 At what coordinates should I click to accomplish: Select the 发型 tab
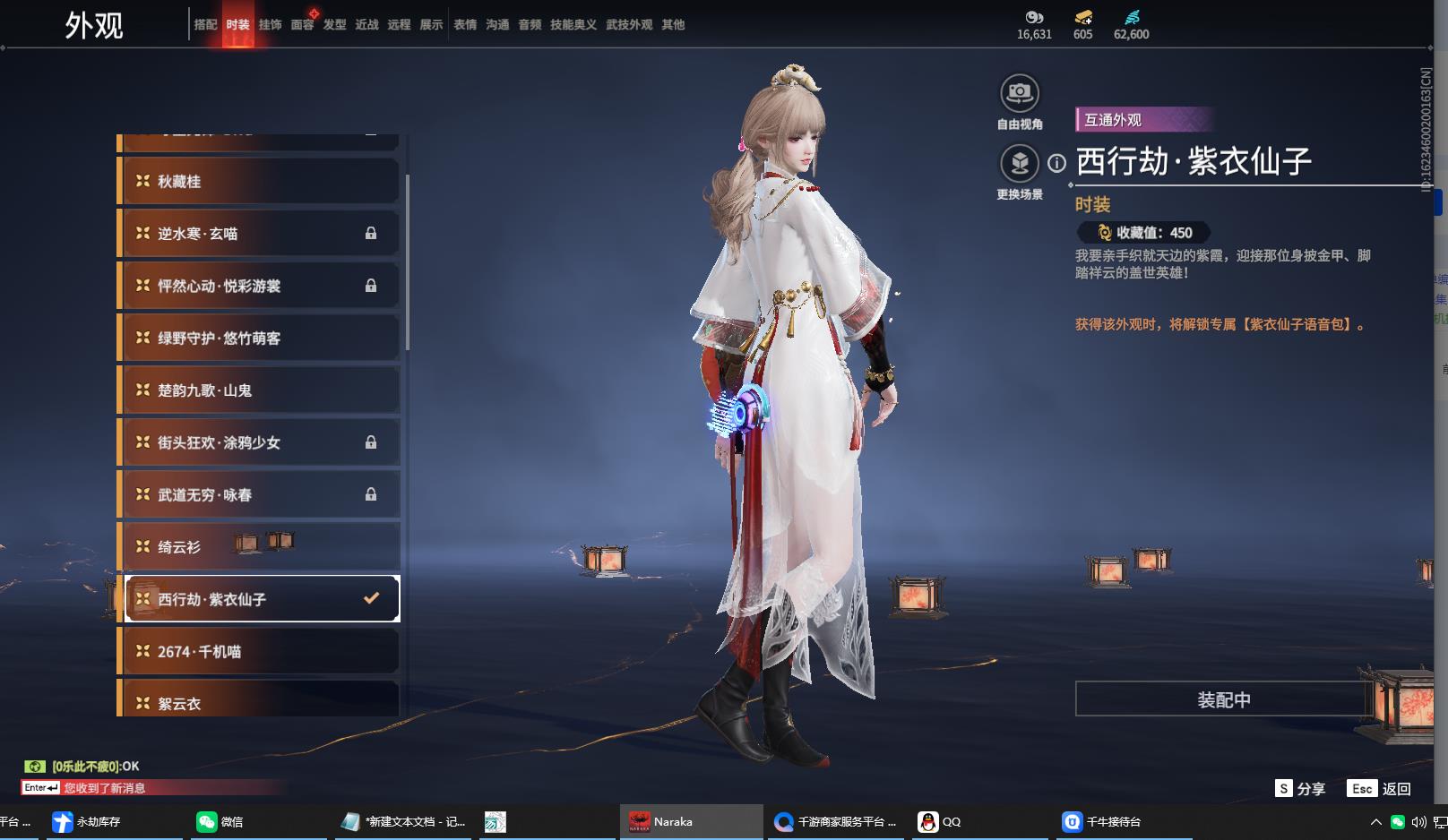tap(334, 25)
